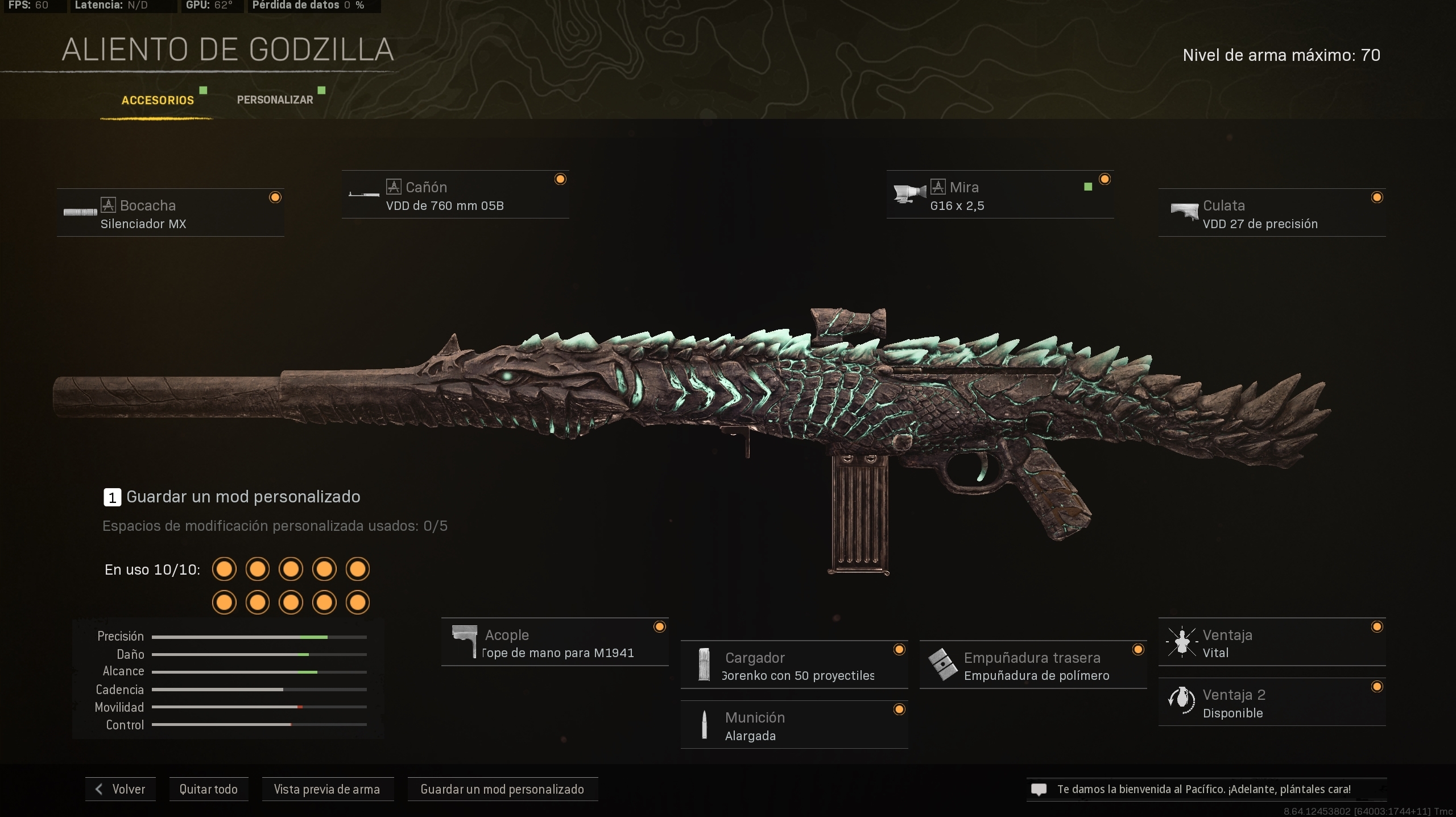The width and height of the screenshot is (1456, 817).
Task: Toggle the orange marker on Silenciador MX
Action: coord(275,197)
